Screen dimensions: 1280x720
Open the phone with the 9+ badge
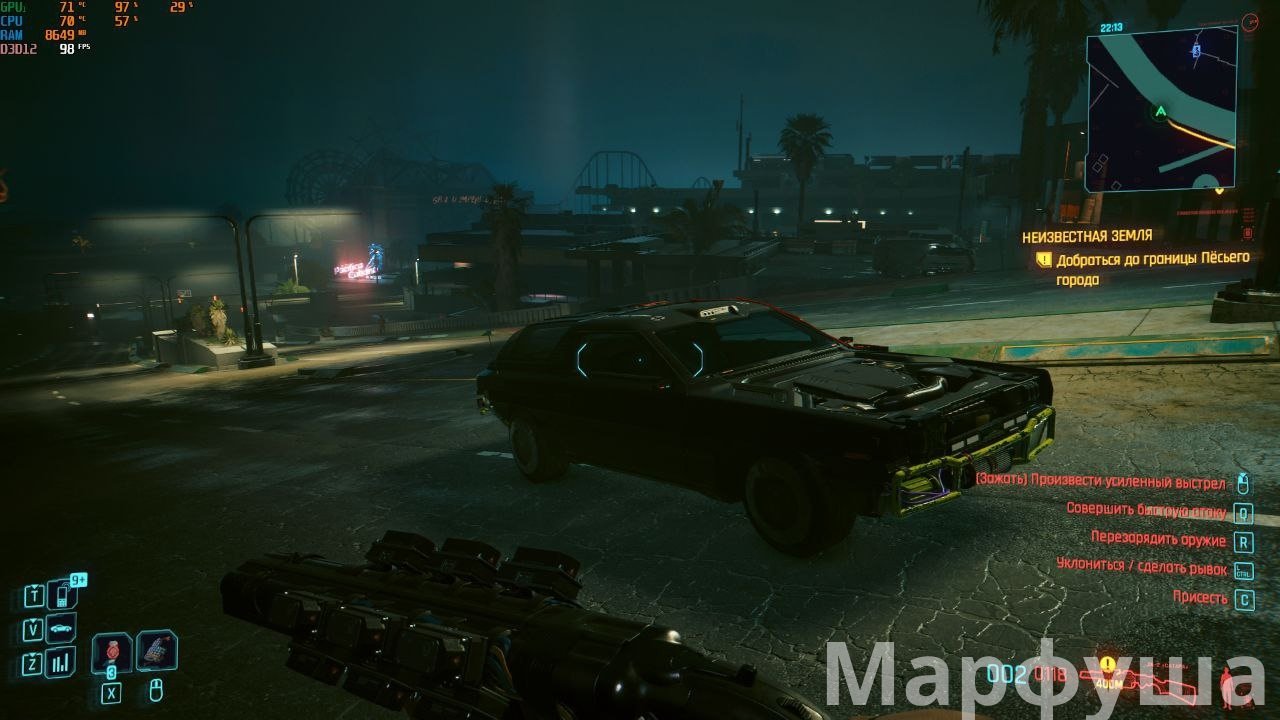(x=61, y=596)
